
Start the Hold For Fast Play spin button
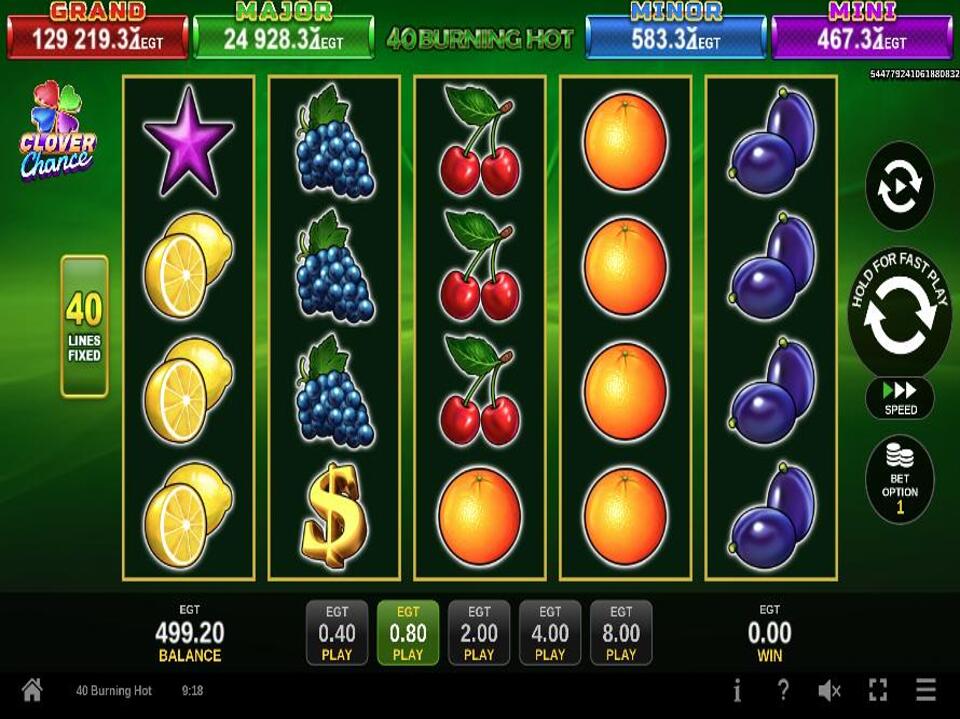pyautogui.click(x=899, y=313)
